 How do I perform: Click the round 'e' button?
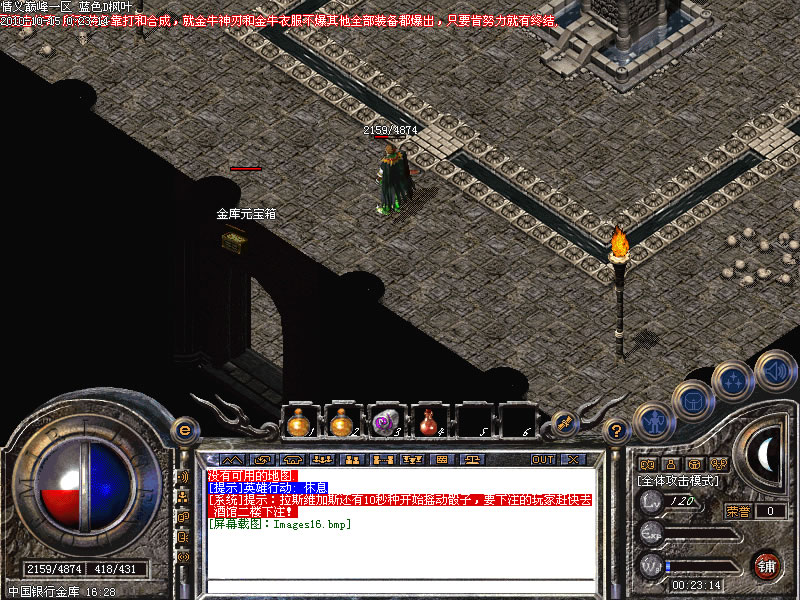click(183, 431)
